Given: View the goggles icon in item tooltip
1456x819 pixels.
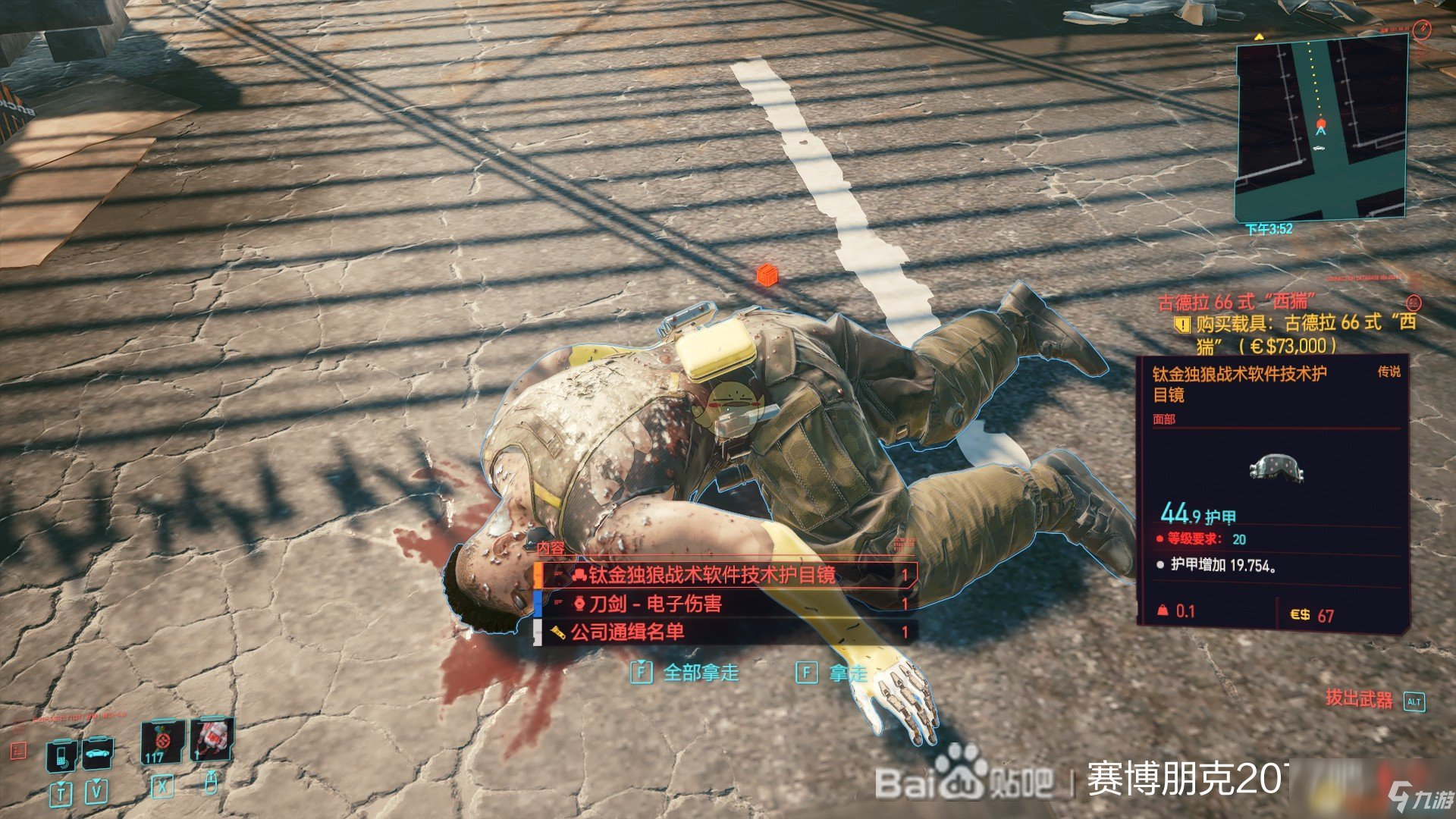Looking at the screenshot, I should 1276,467.
